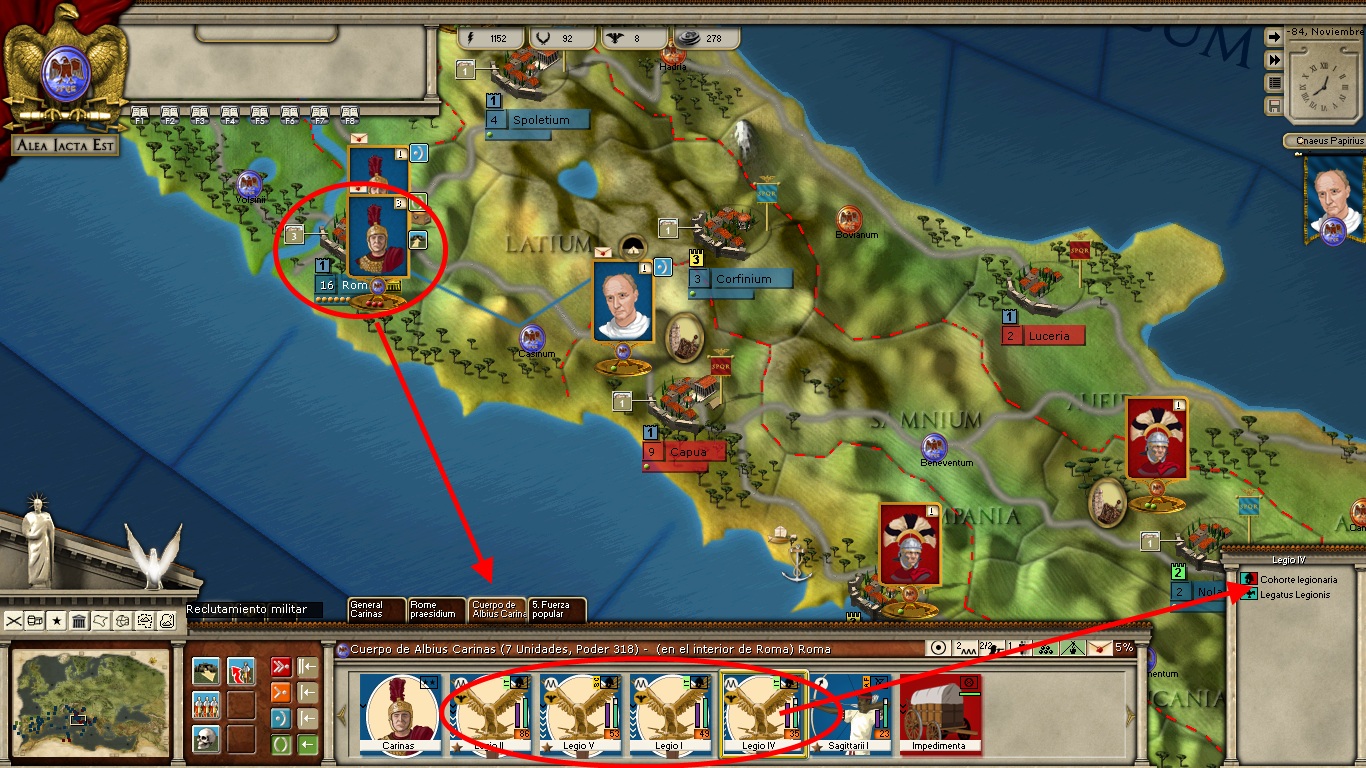Pick the Impedimenta supply wagon card

(939, 712)
